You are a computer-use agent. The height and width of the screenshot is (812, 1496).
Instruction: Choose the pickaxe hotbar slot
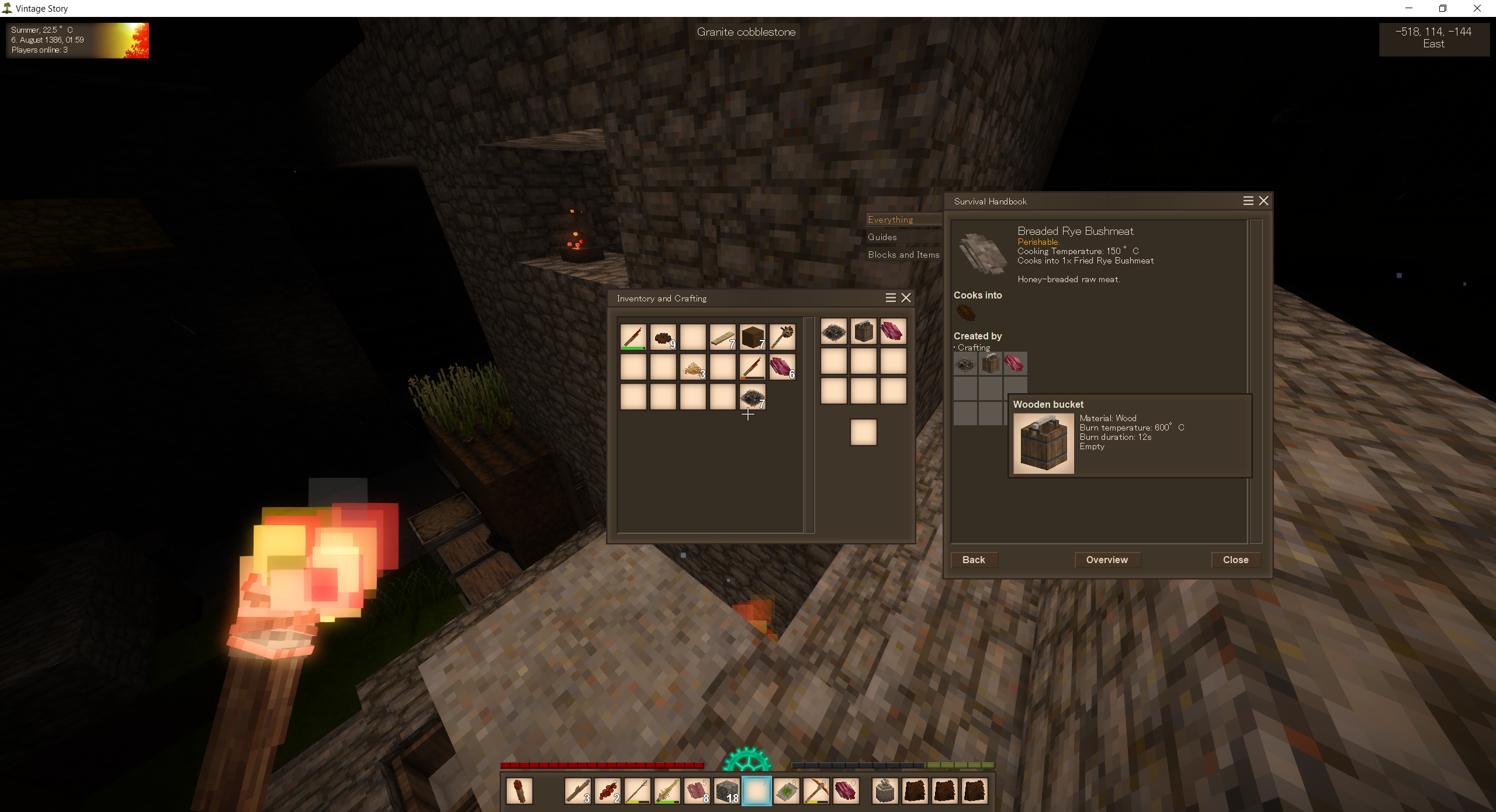pos(816,792)
